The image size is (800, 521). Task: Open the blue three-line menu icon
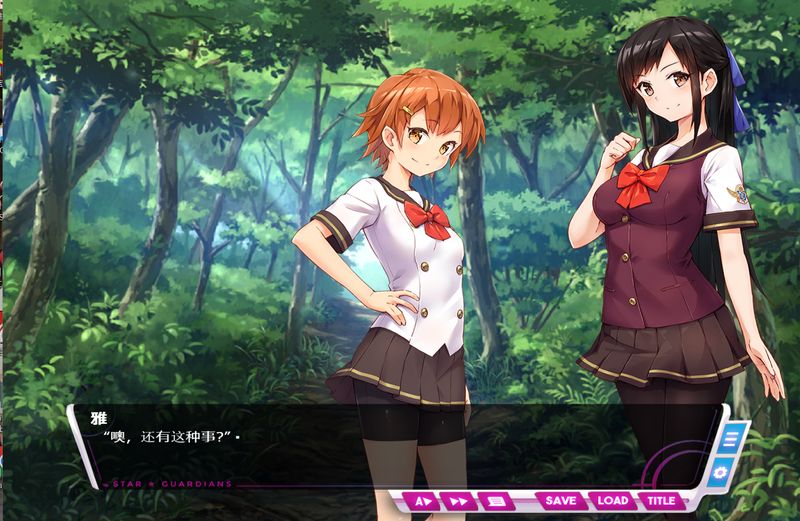[731, 437]
